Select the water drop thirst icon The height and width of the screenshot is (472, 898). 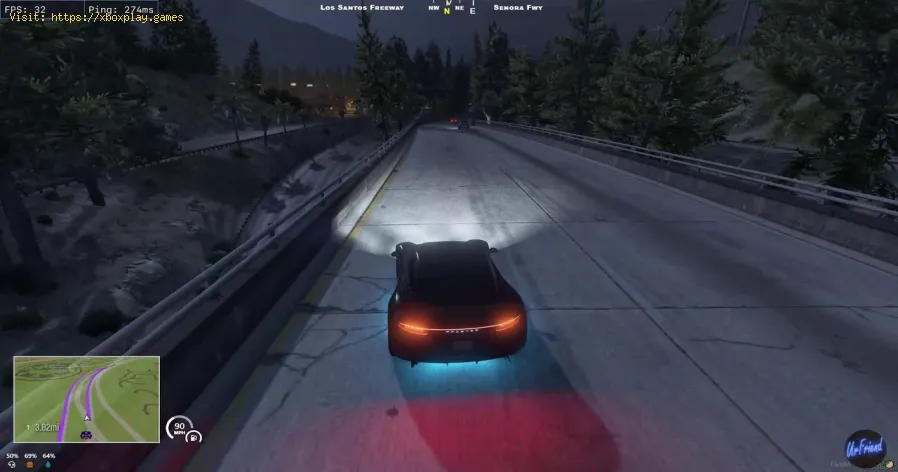point(50,464)
